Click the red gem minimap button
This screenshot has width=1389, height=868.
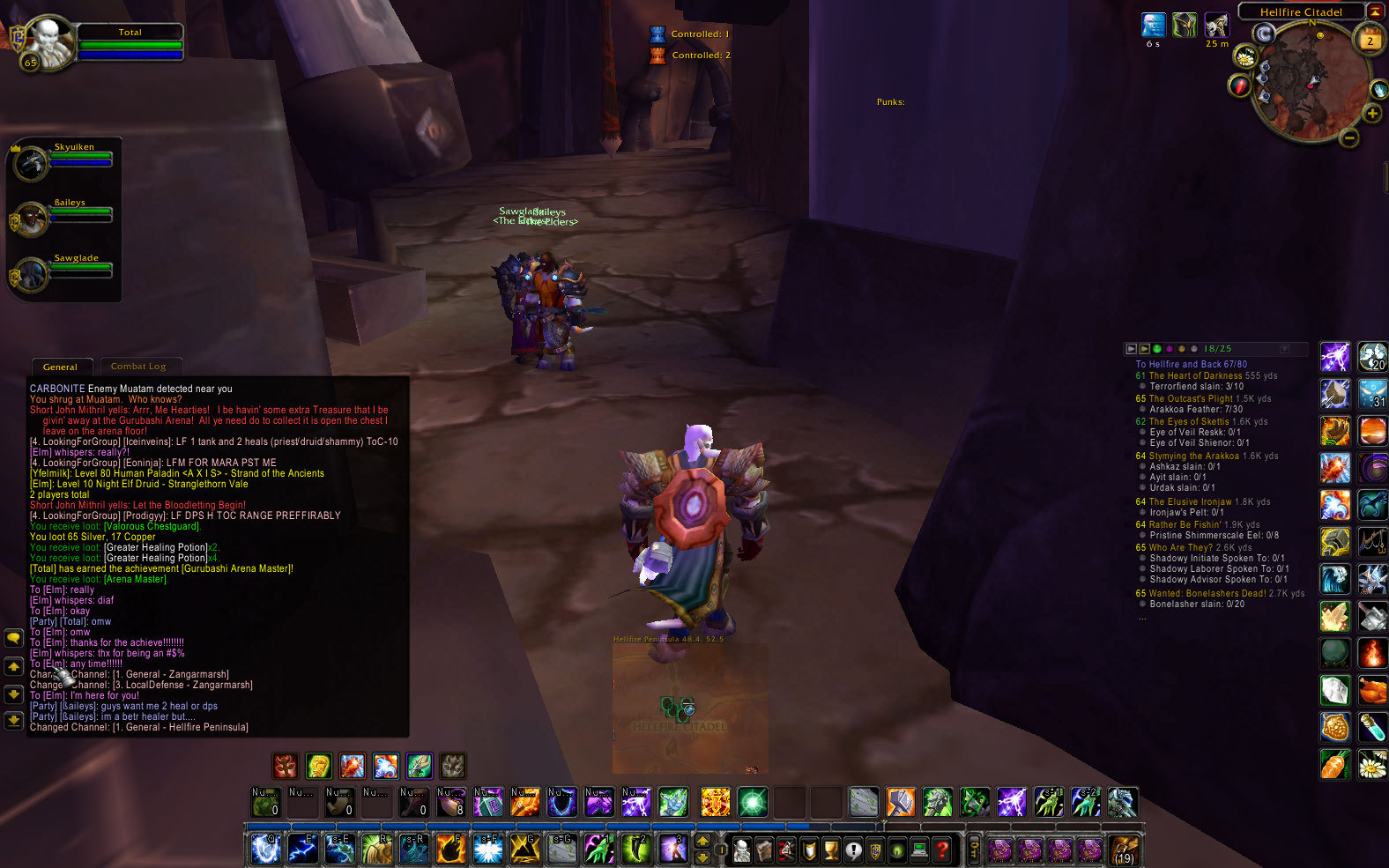coord(1239,86)
